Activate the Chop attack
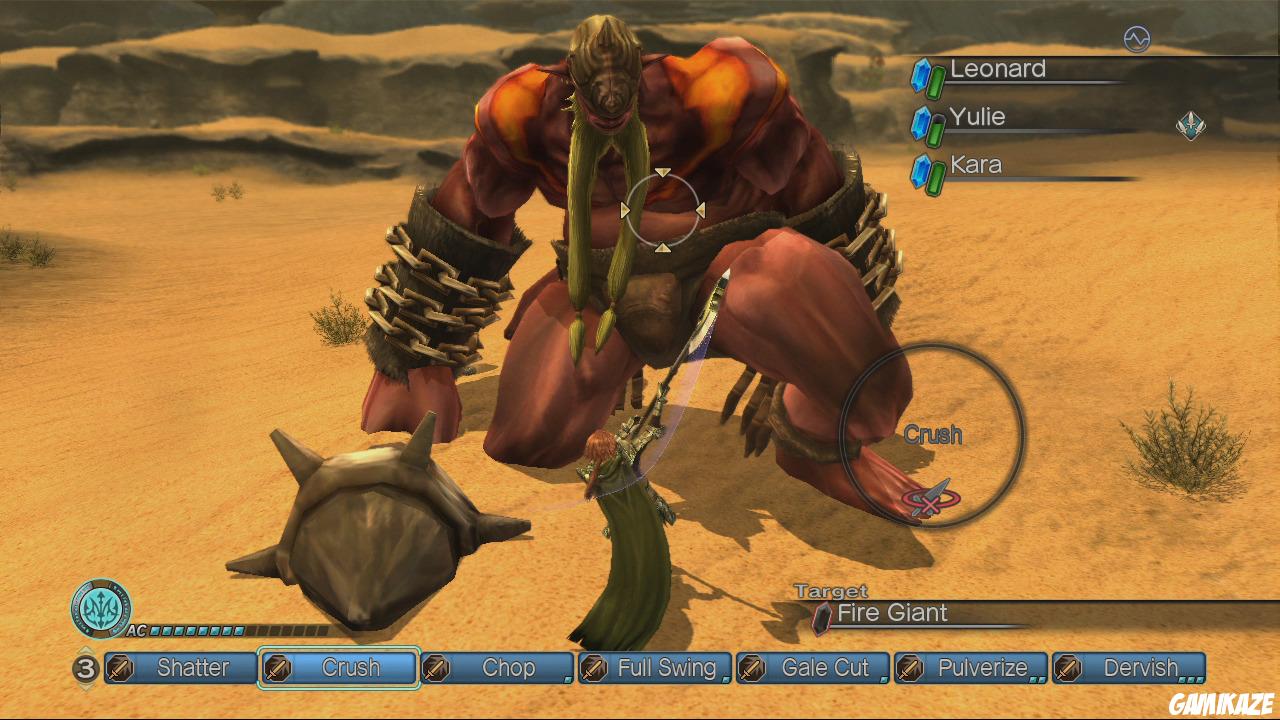The image size is (1280, 720). pos(497,668)
